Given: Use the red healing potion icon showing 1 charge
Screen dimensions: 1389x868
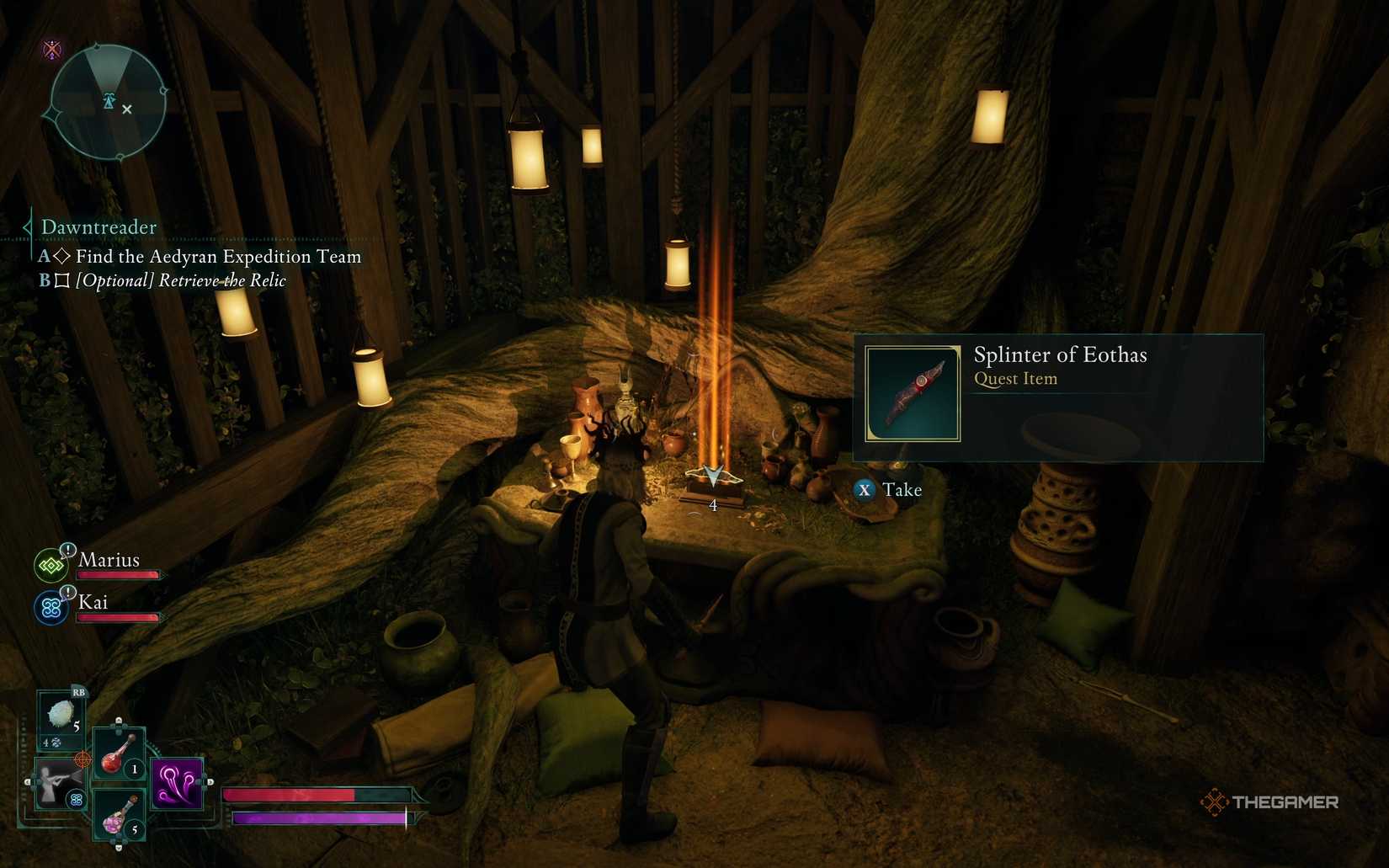Looking at the screenshot, I should coord(113,760).
